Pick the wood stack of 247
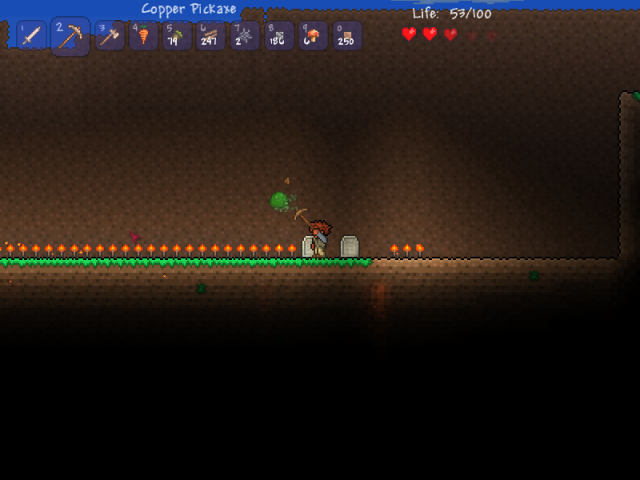 (x=211, y=36)
